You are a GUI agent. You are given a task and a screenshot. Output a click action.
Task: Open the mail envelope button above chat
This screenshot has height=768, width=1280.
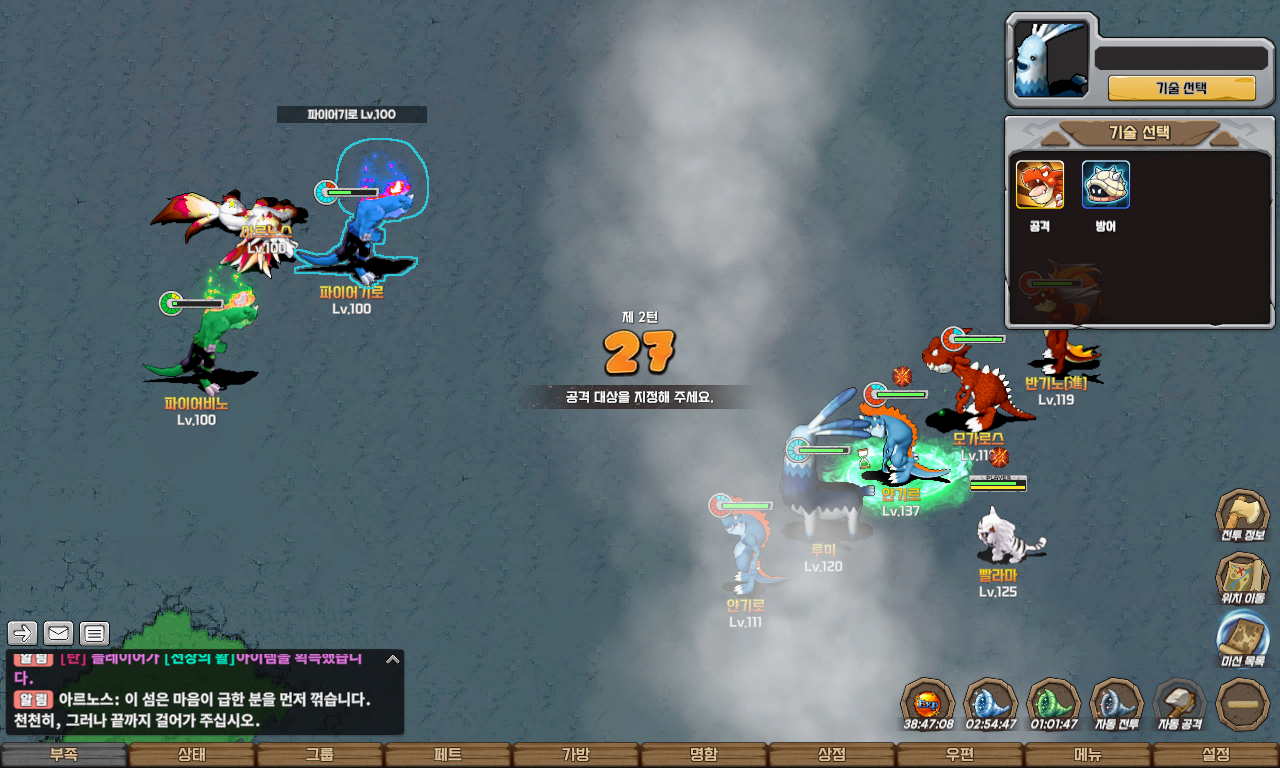coord(59,633)
